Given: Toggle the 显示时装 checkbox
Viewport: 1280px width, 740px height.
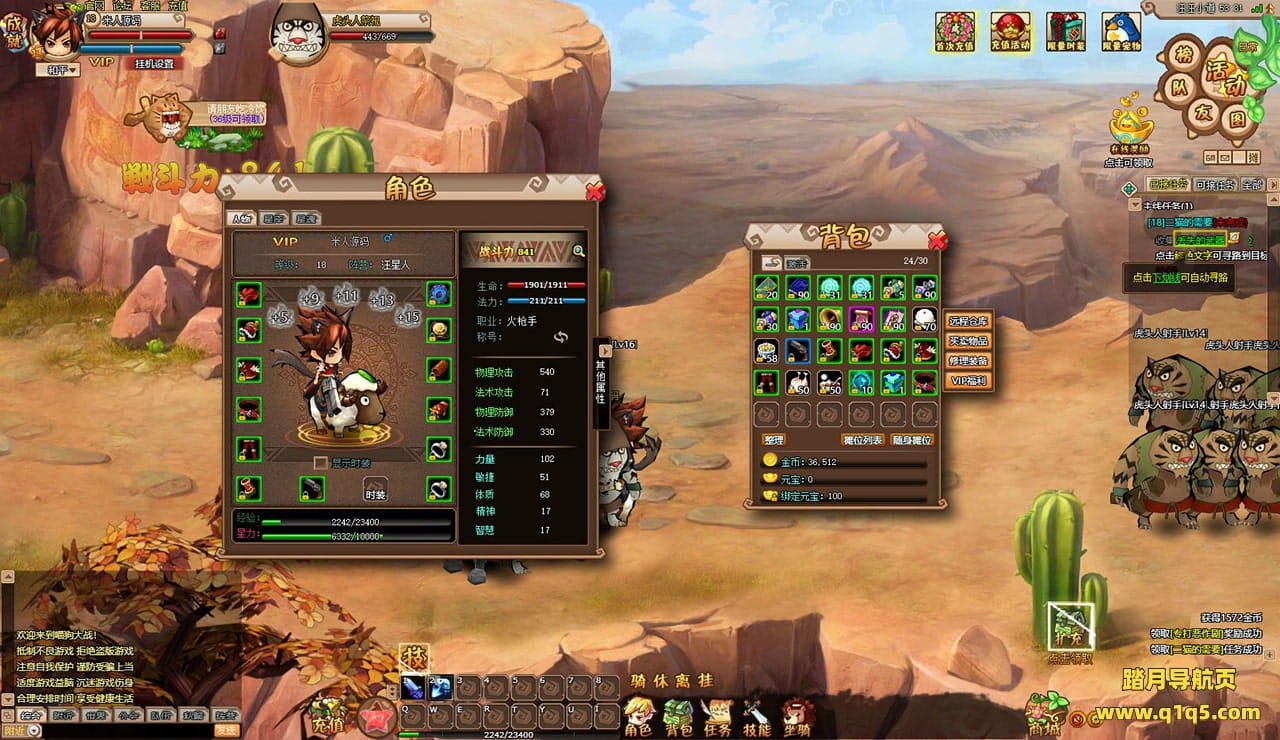Looking at the screenshot, I should [x=321, y=463].
